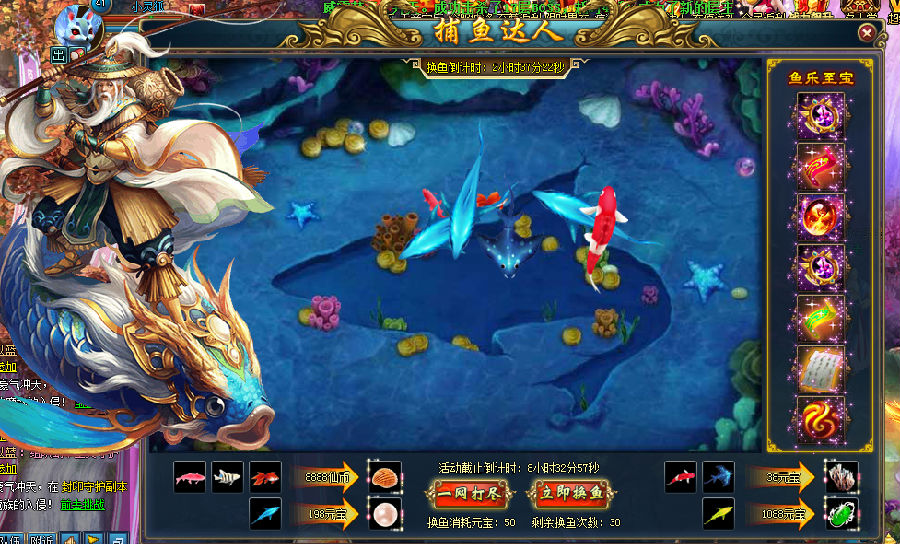The image size is (900, 544).
Task: Select the pink fish icon
Action: pyautogui.click(x=189, y=477)
